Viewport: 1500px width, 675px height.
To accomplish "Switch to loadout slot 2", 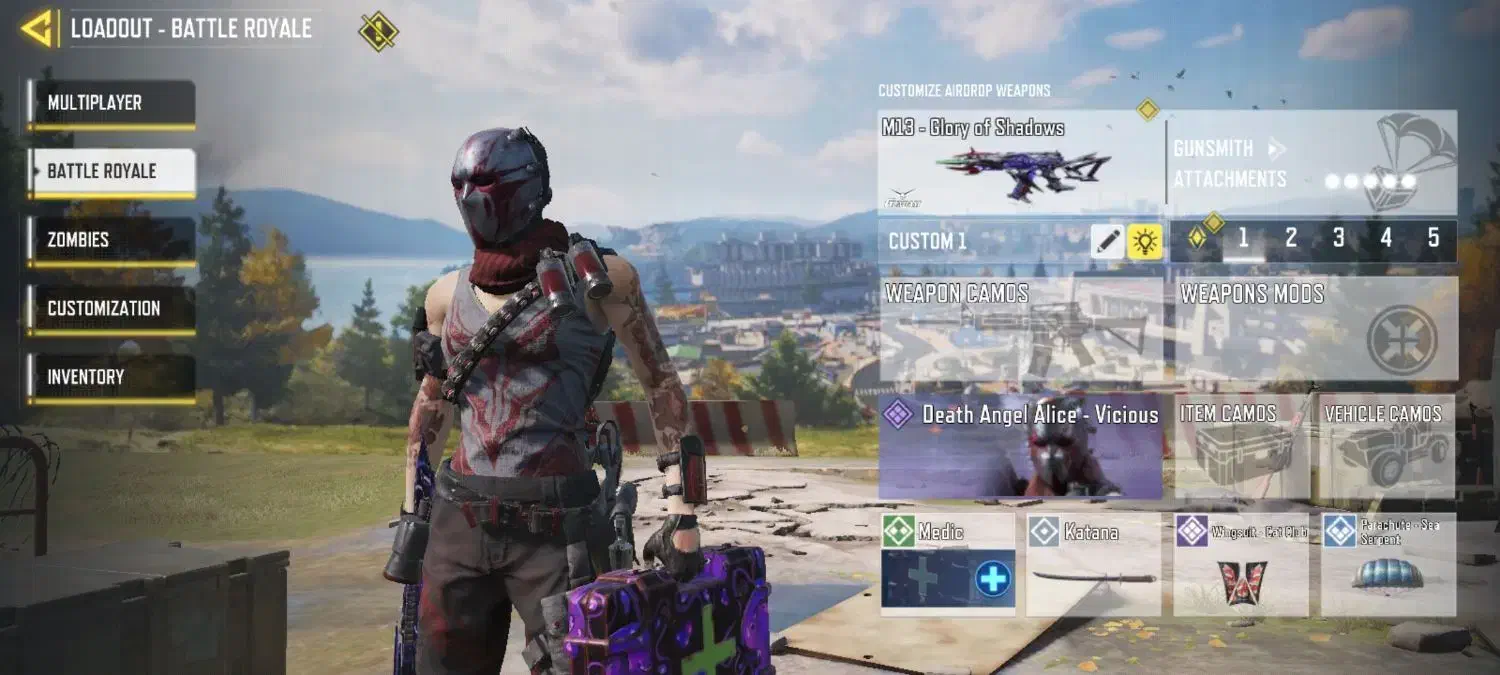I will pos(1291,238).
